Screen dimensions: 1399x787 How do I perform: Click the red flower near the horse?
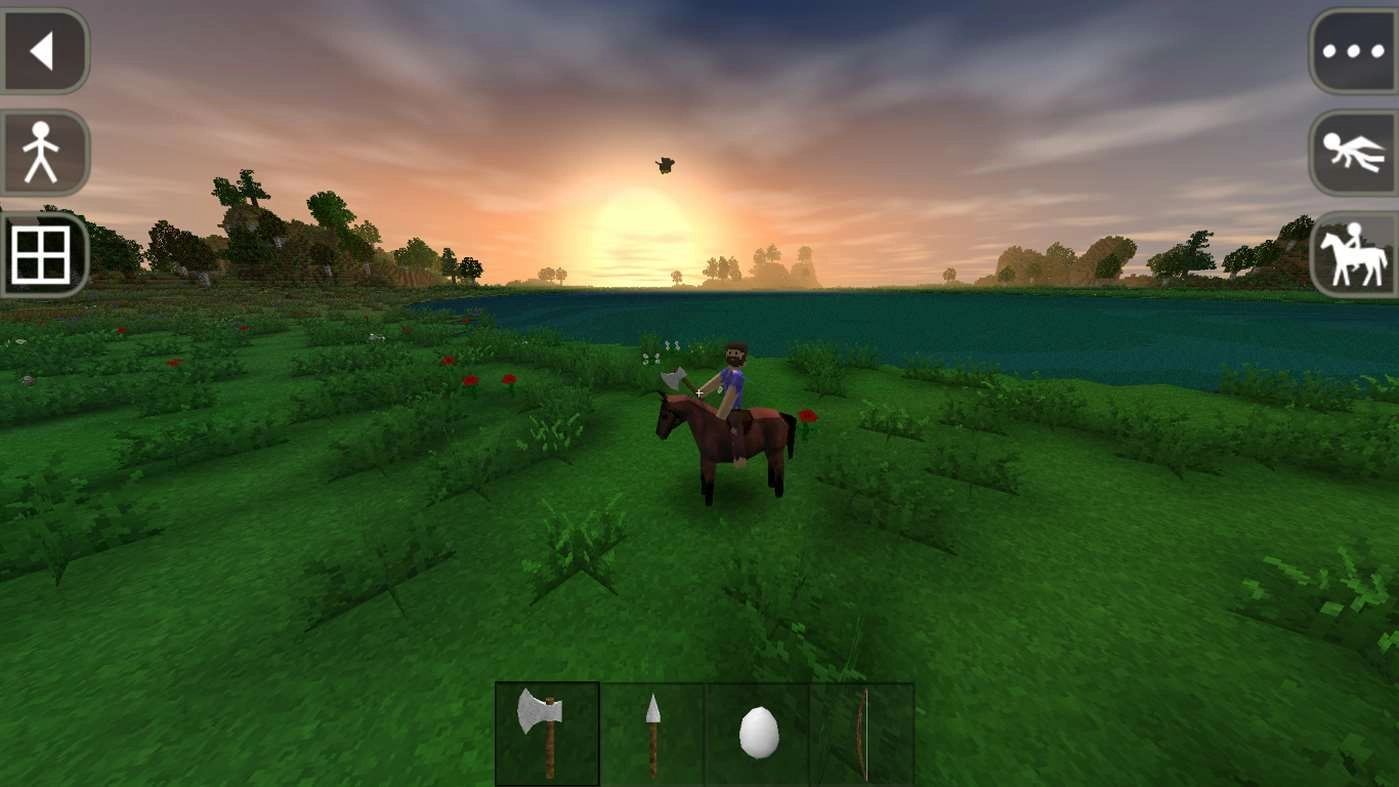tap(806, 418)
